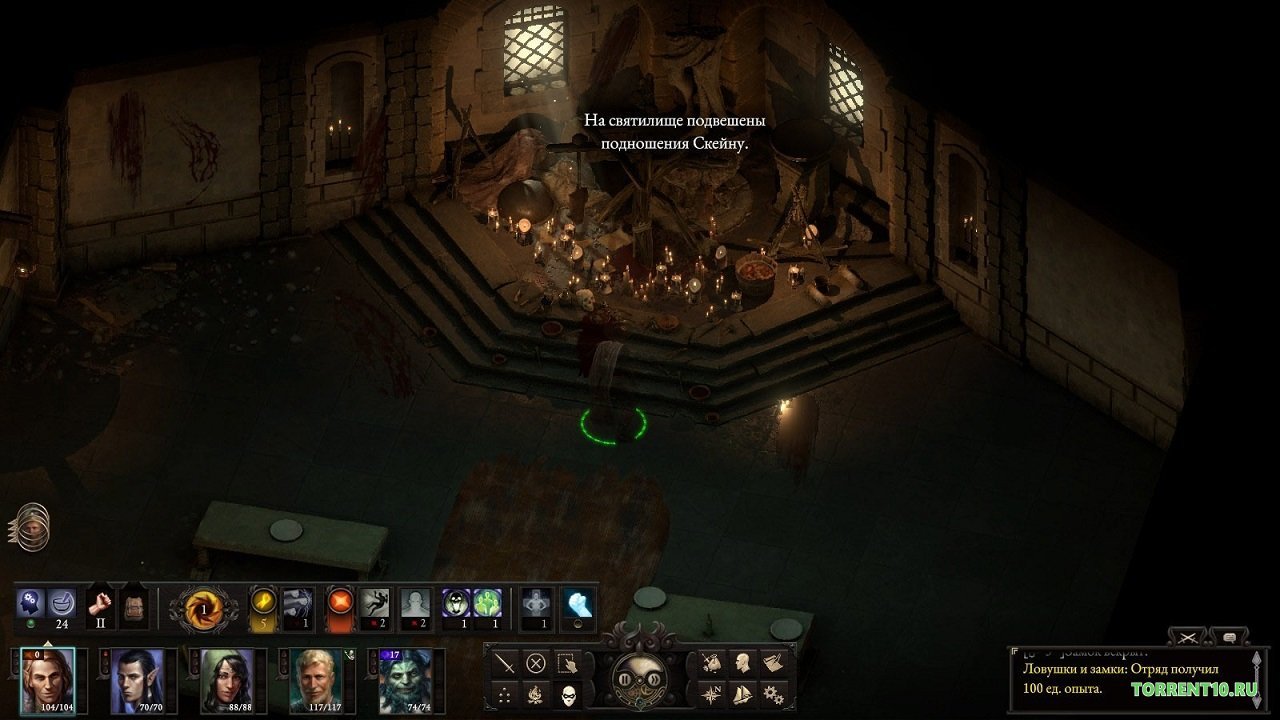The height and width of the screenshot is (720, 1280).
Task: Open game options via the gears icon
Action: pos(775,694)
